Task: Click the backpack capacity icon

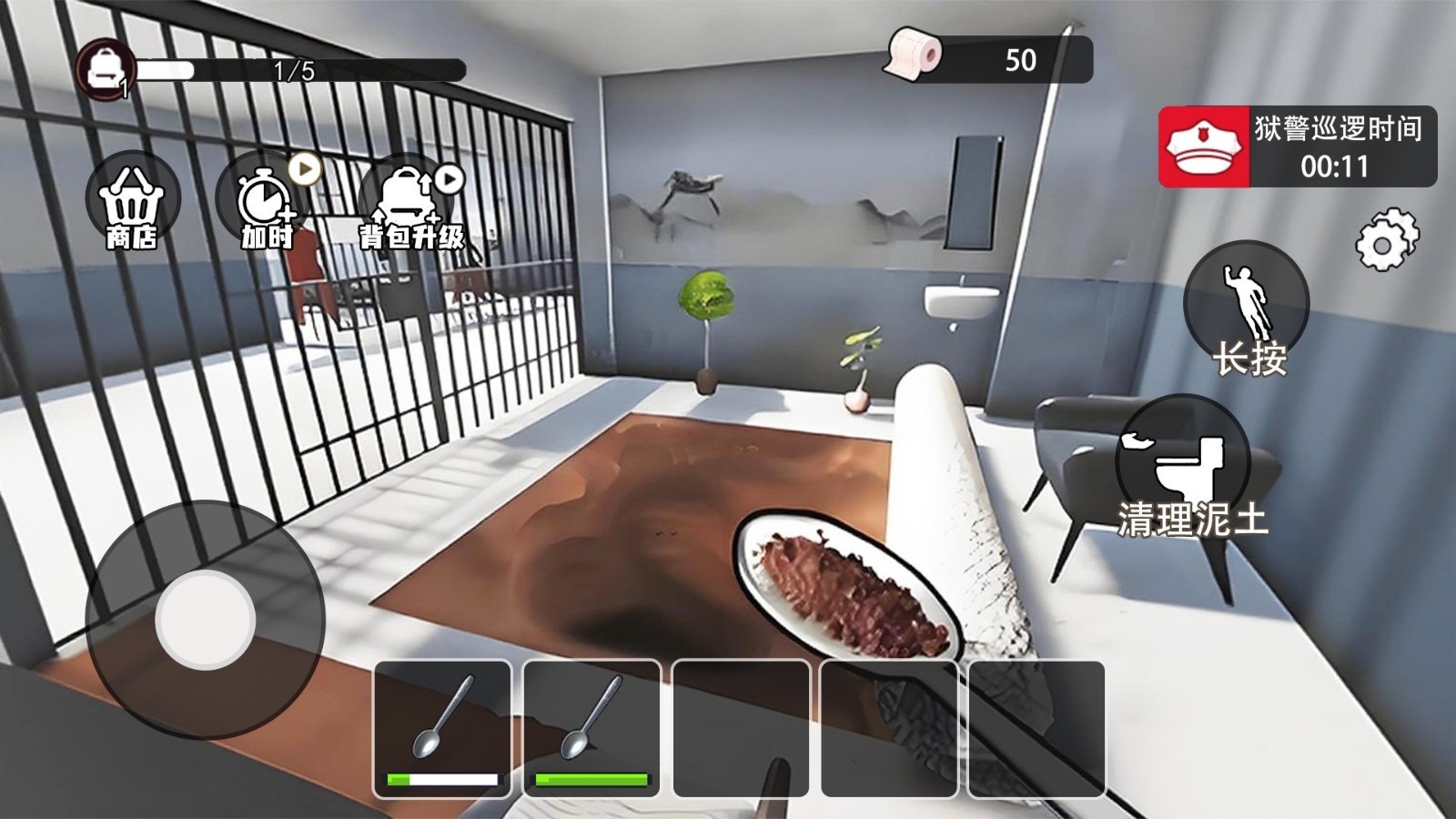Action: click(105, 67)
